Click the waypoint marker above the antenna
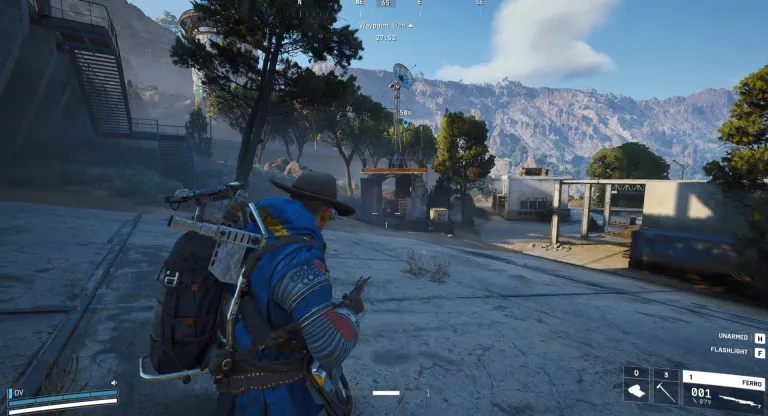The height and width of the screenshot is (416, 768). pos(403,123)
